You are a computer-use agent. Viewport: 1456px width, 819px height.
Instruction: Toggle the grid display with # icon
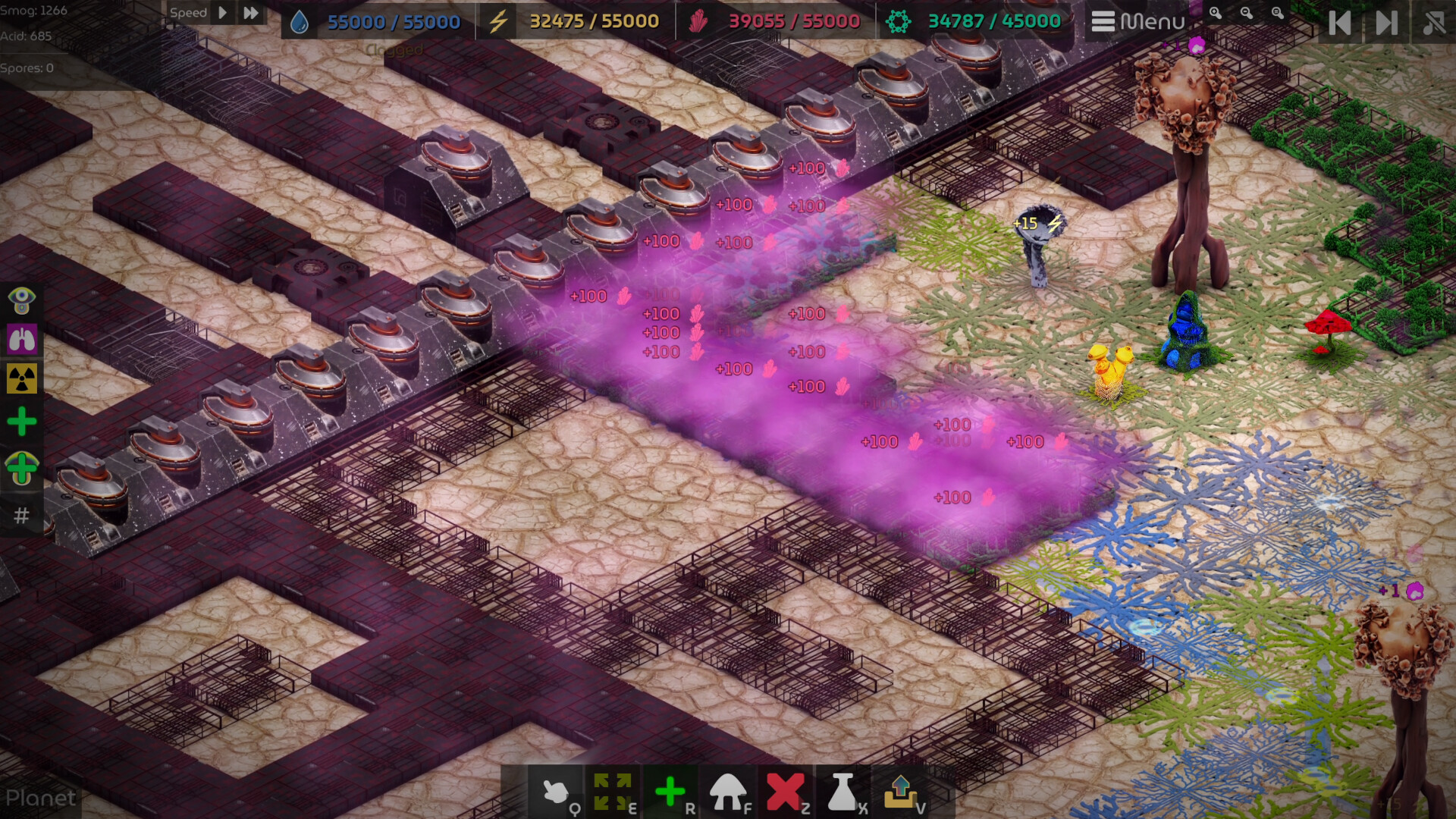coord(21,516)
